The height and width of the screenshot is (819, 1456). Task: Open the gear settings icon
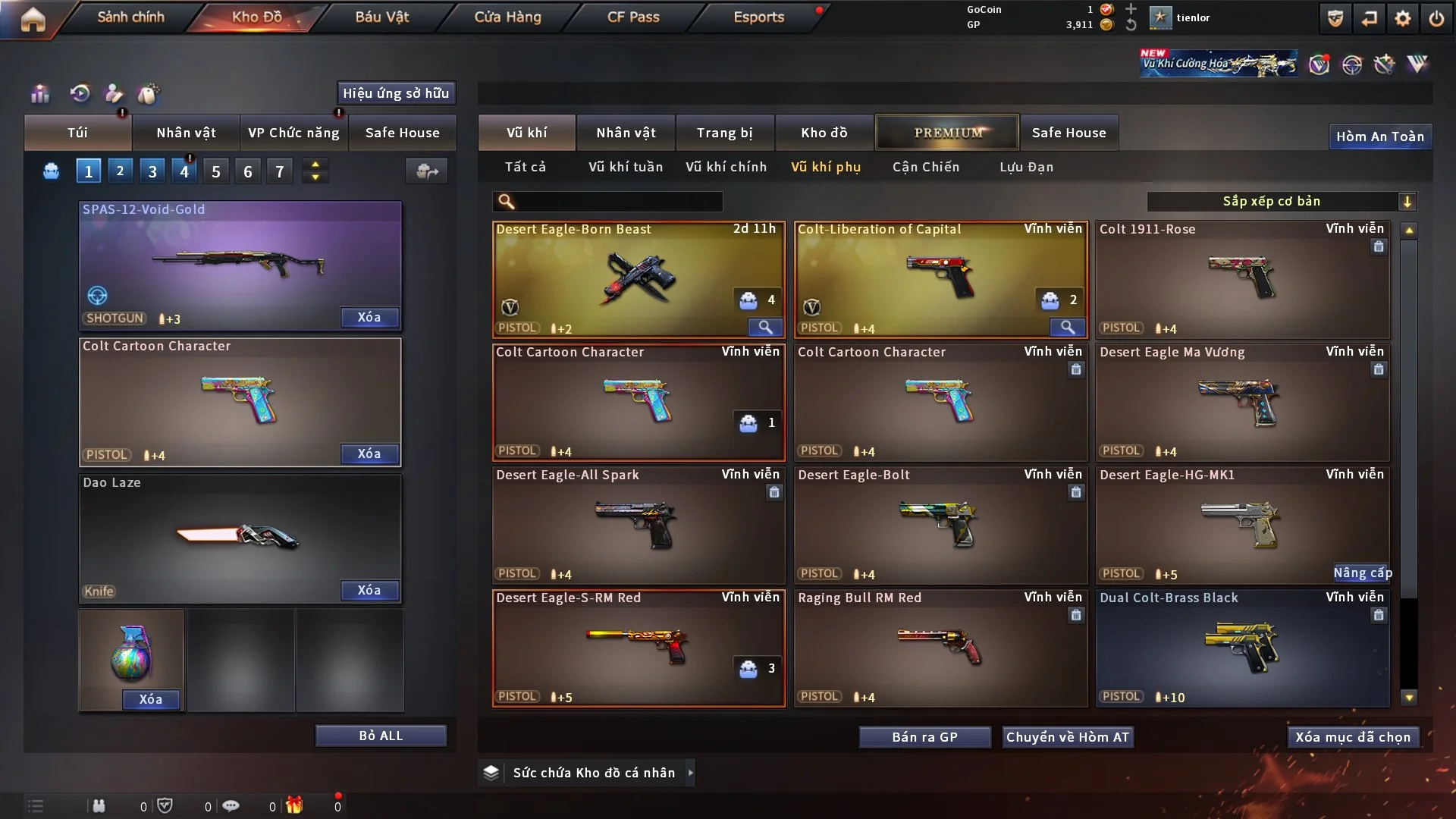click(1402, 18)
